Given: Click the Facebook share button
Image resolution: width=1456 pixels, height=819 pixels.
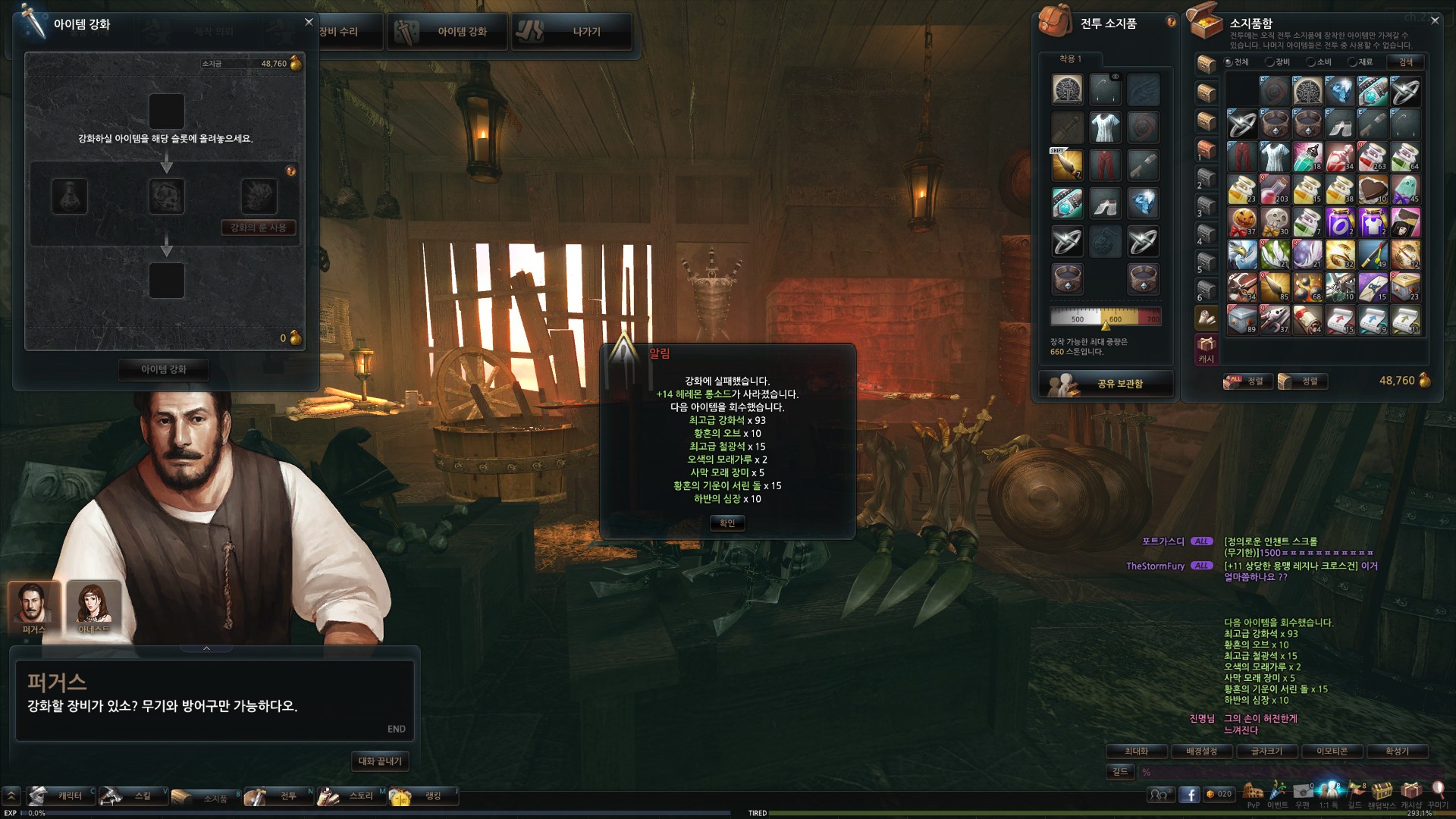Looking at the screenshot, I should pos(1189,794).
